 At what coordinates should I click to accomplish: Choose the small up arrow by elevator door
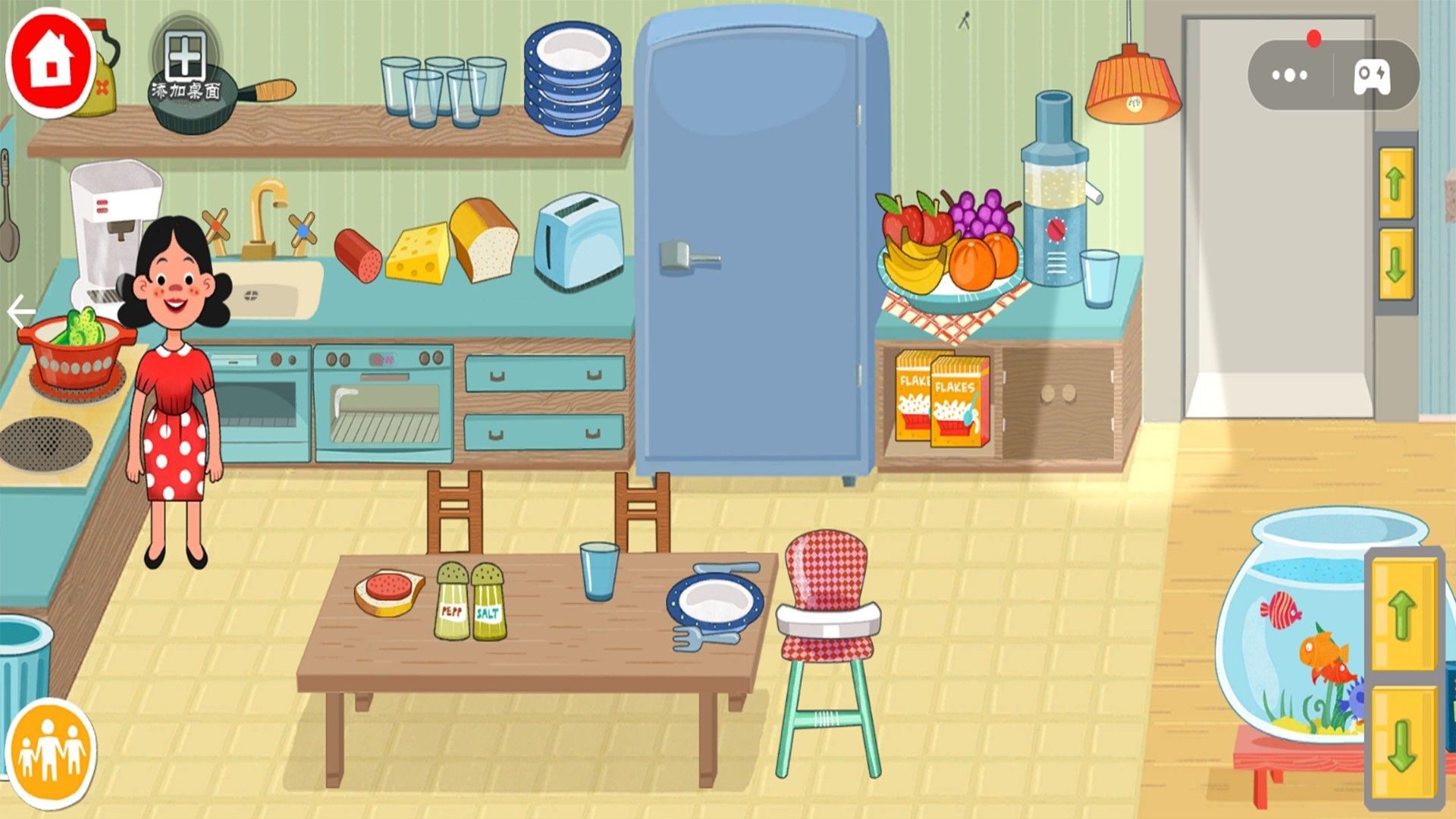tap(1396, 183)
